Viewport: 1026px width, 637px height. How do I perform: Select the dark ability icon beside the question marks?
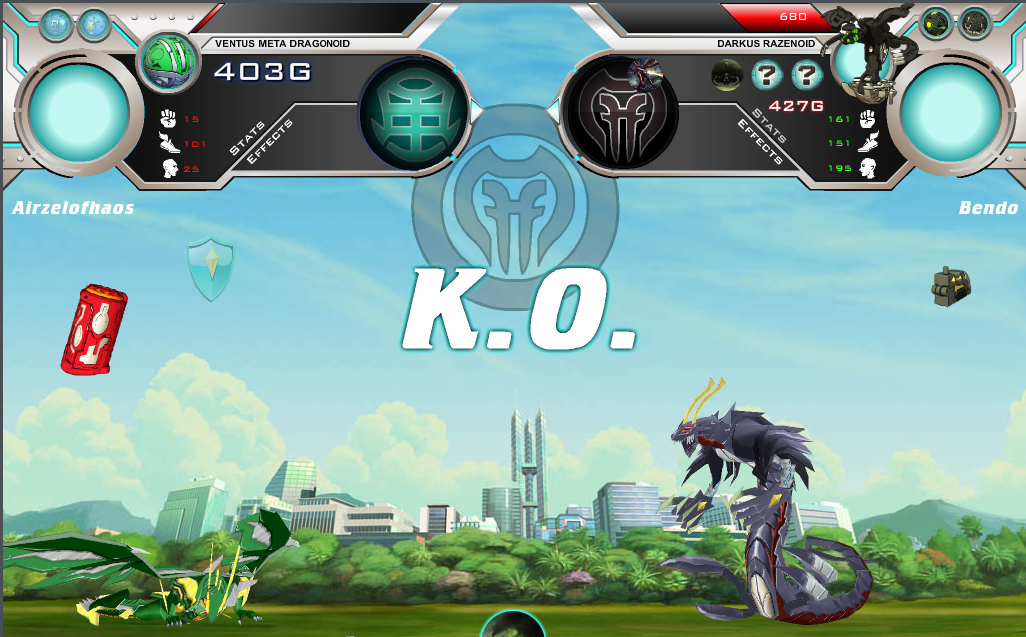coord(727,75)
